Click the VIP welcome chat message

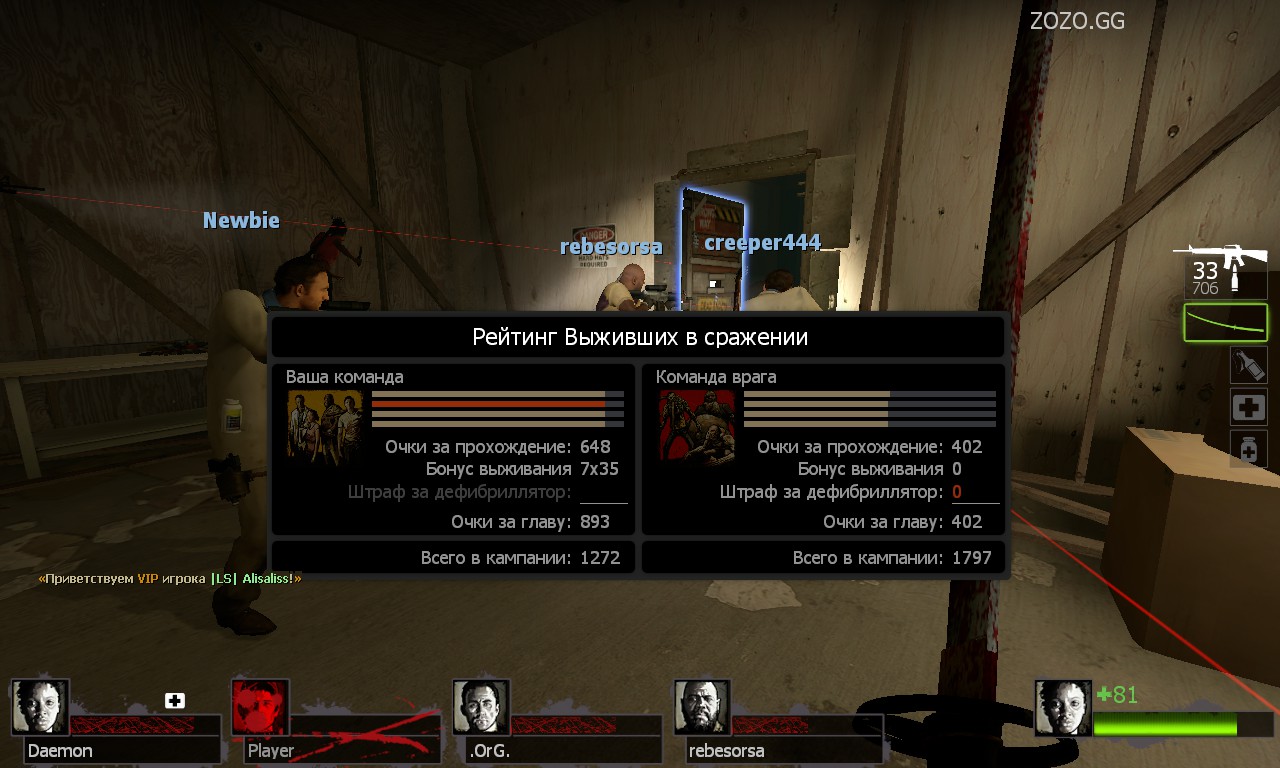(x=170, y=578)
